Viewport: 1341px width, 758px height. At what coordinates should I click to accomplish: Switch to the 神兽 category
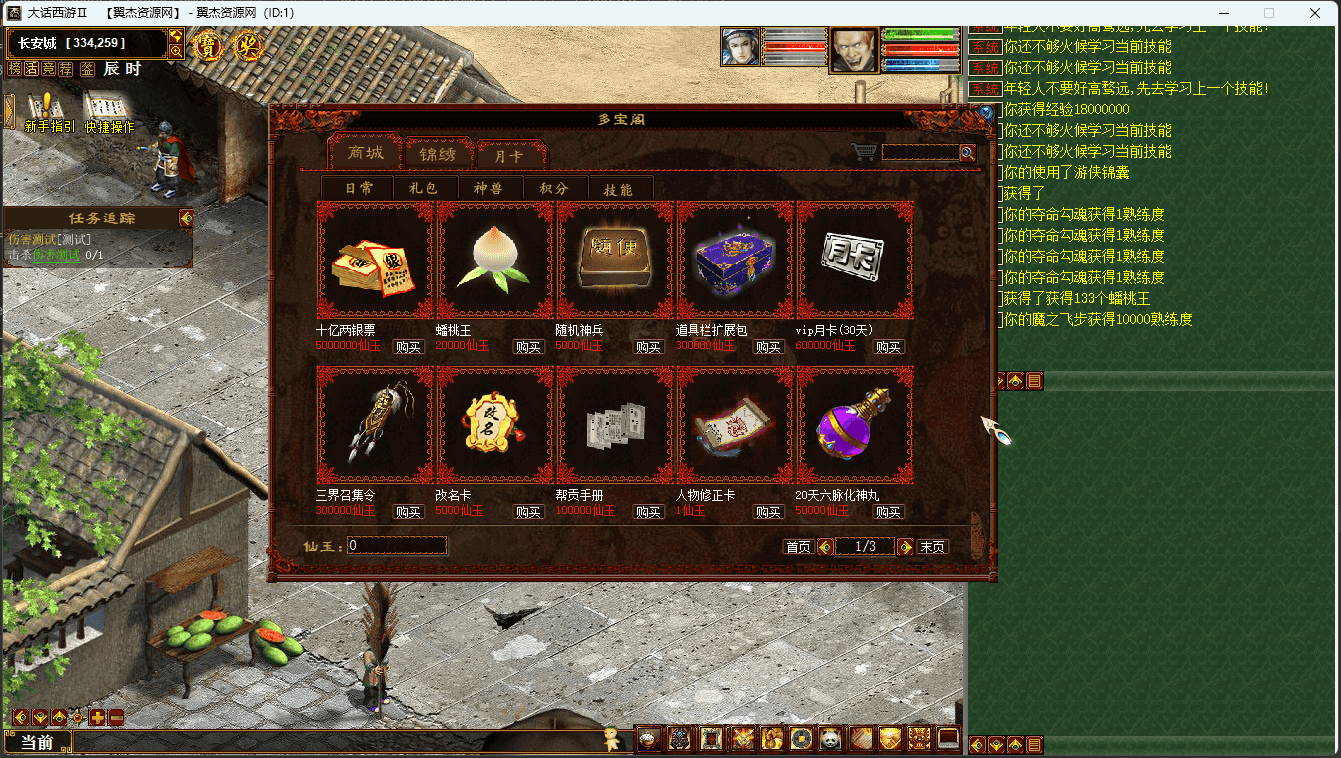(x=490, y=188)
